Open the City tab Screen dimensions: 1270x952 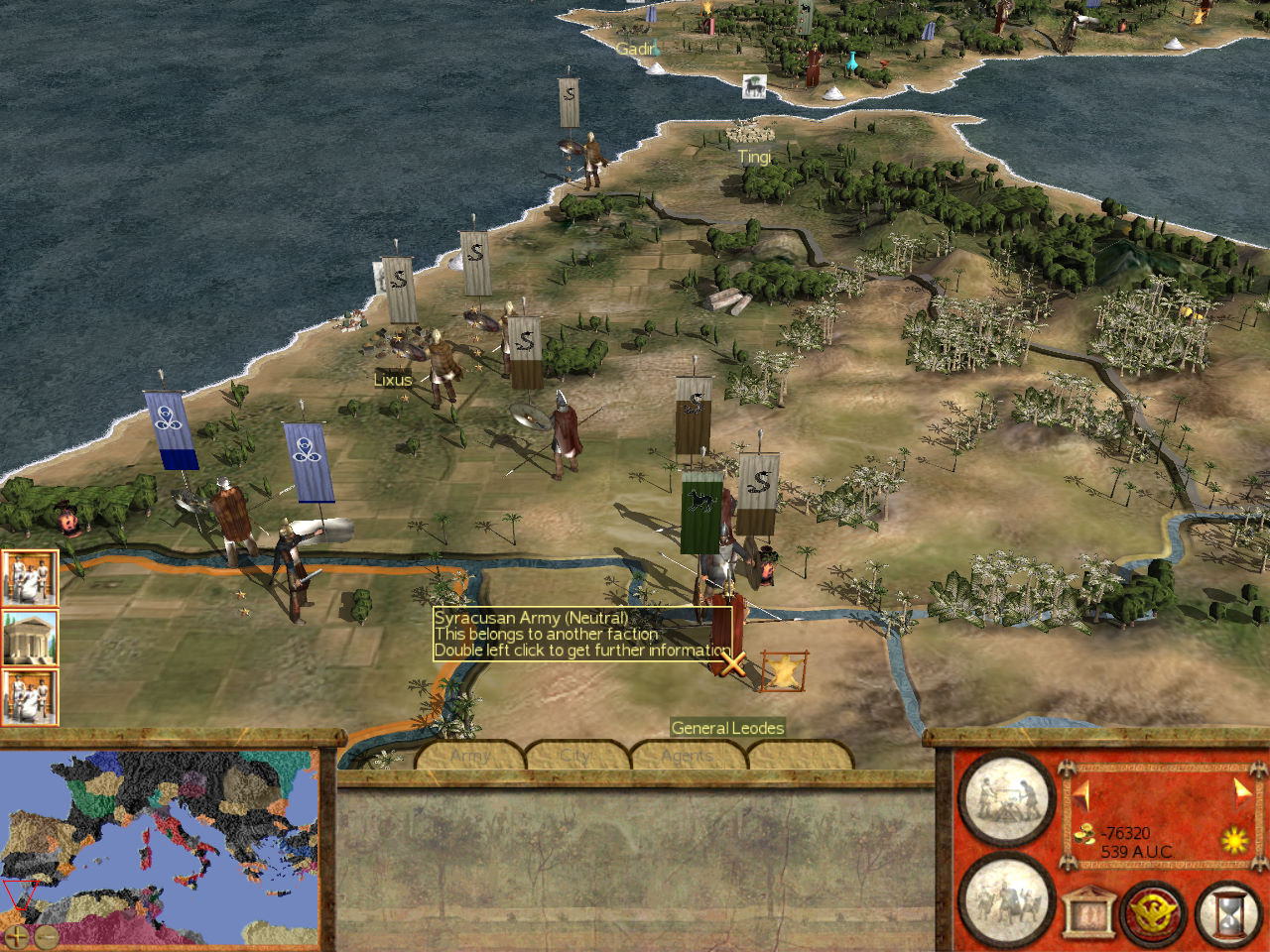click(x=577, y=756)
